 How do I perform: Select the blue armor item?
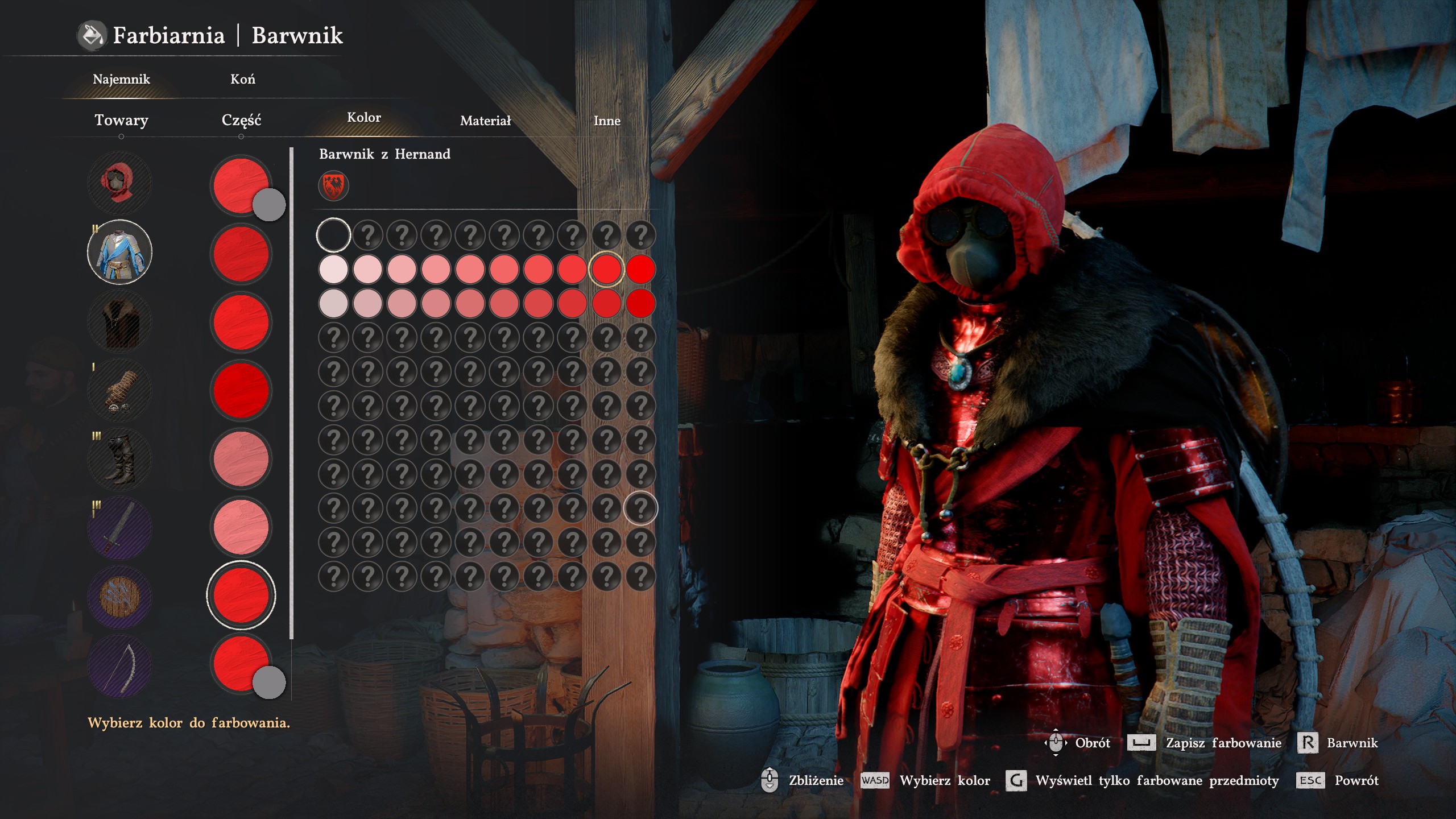119,252
